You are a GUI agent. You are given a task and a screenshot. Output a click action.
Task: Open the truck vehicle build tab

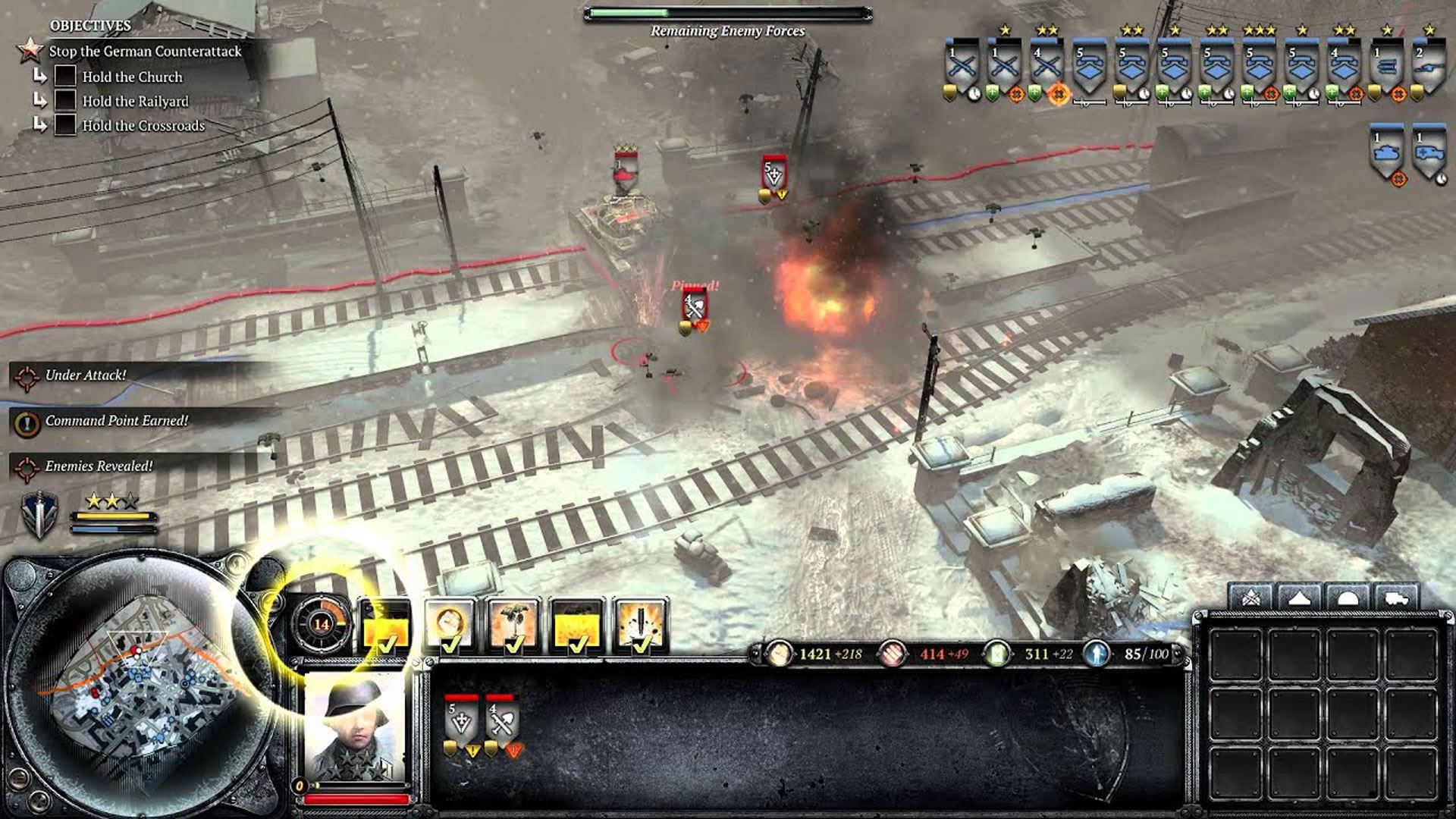(1395, 597)
